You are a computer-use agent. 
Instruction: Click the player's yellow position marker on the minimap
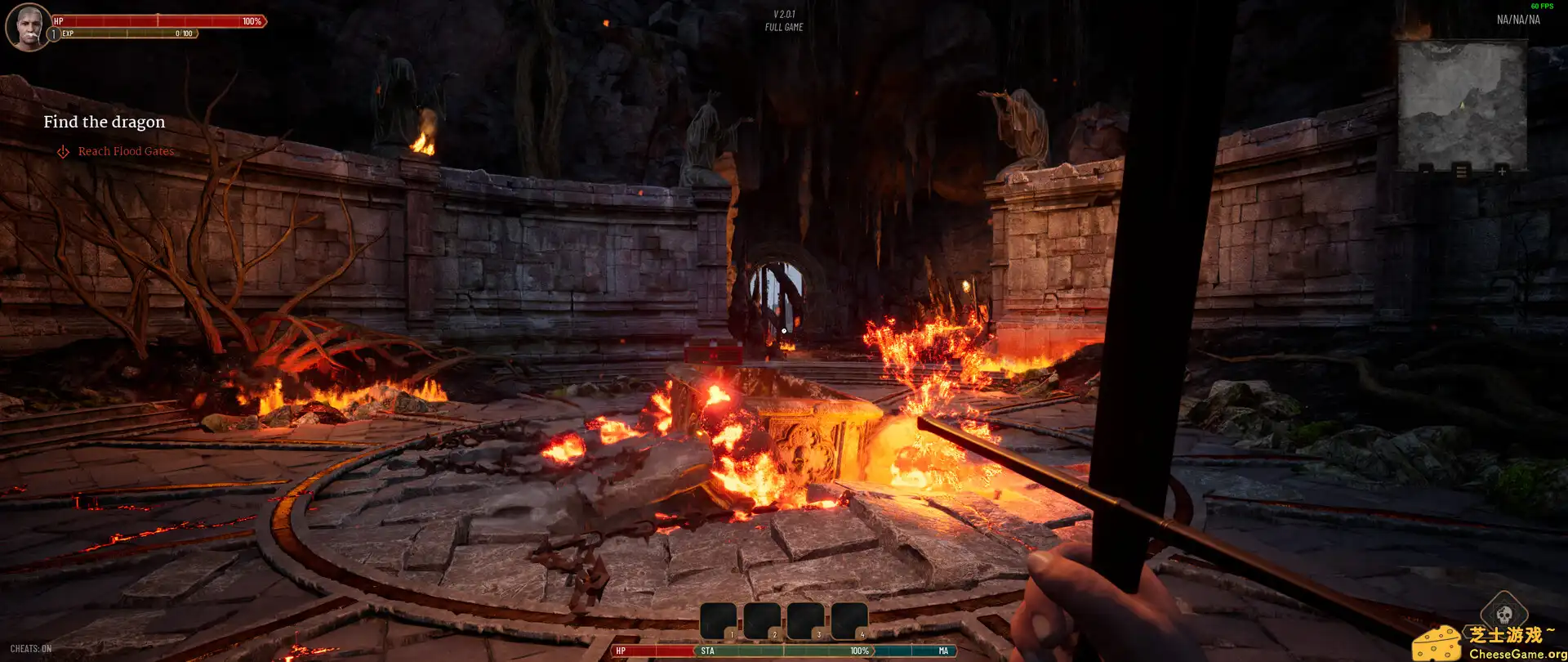click(x=1462, y=105)
